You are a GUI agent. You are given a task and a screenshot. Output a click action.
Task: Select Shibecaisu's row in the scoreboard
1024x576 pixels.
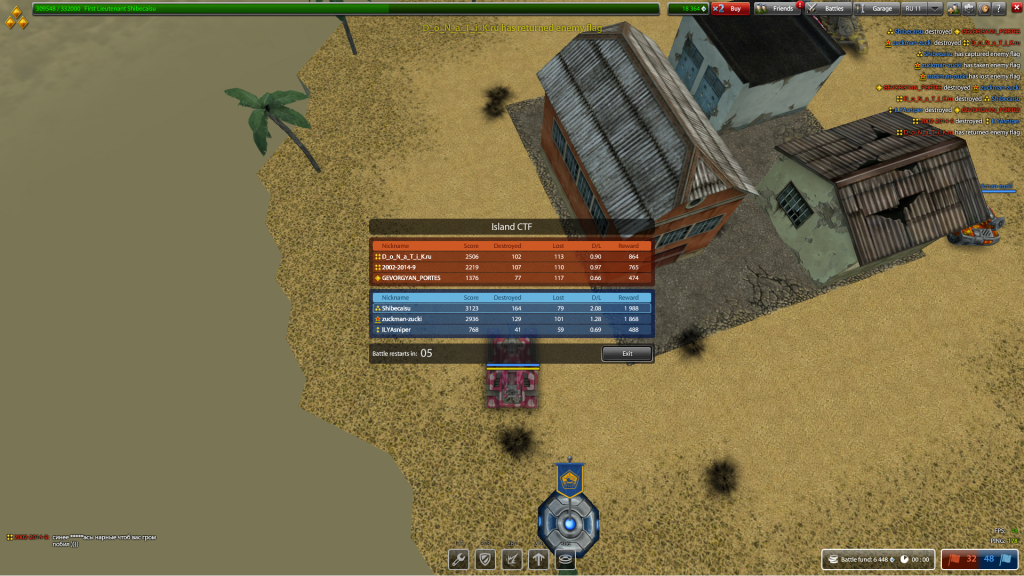point(511,308)
